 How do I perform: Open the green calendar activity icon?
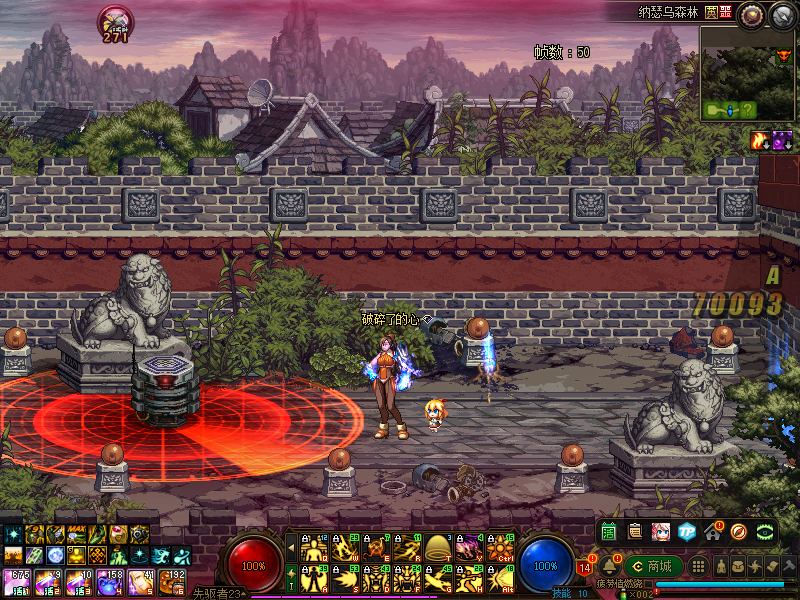609,530
